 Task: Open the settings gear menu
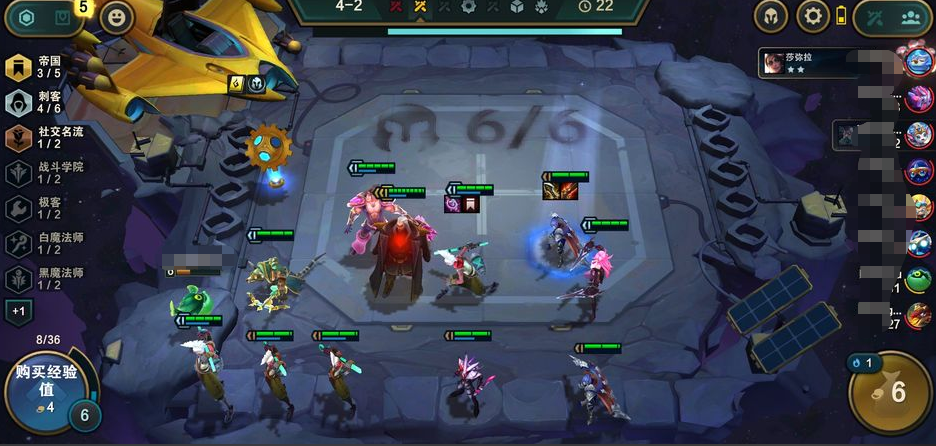coord(813,16)
